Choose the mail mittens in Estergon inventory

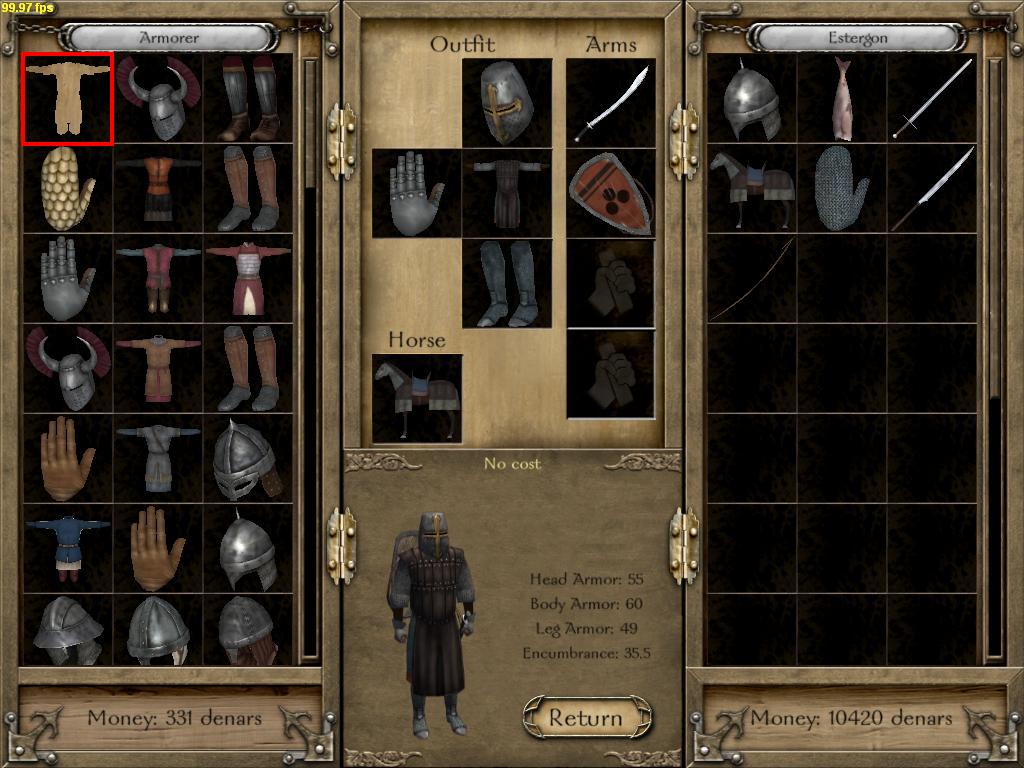pyautogui.click(x=842, y=189)
